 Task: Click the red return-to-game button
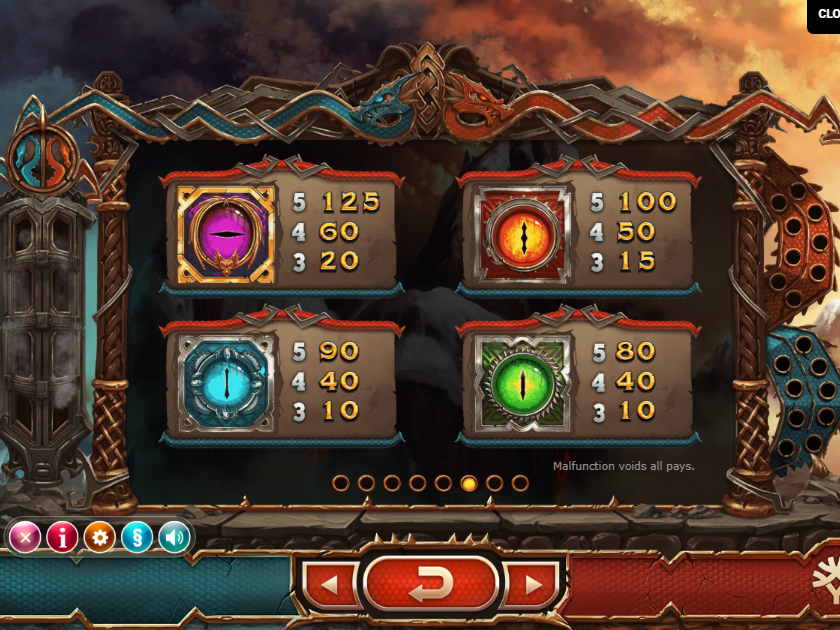[431, 584]
